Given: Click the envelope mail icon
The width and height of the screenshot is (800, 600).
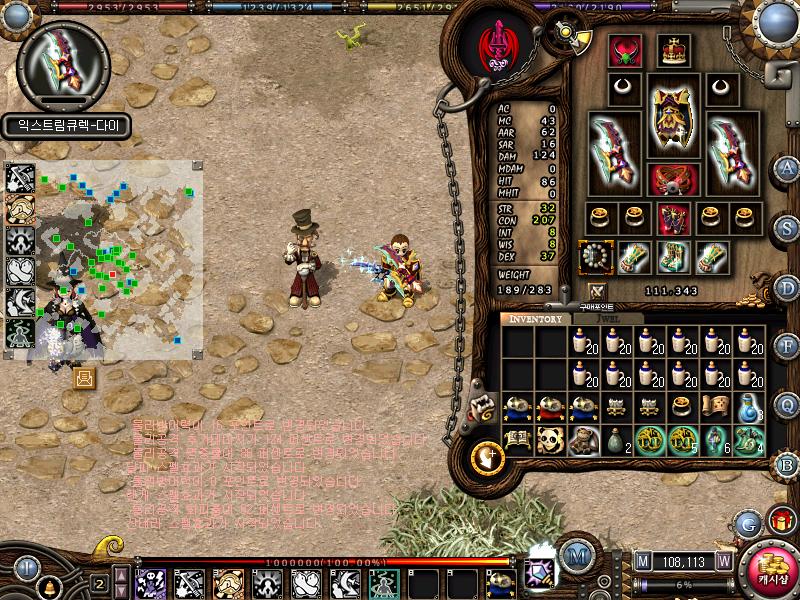Looking at the screenshot, I should click(x=84, y=377).
